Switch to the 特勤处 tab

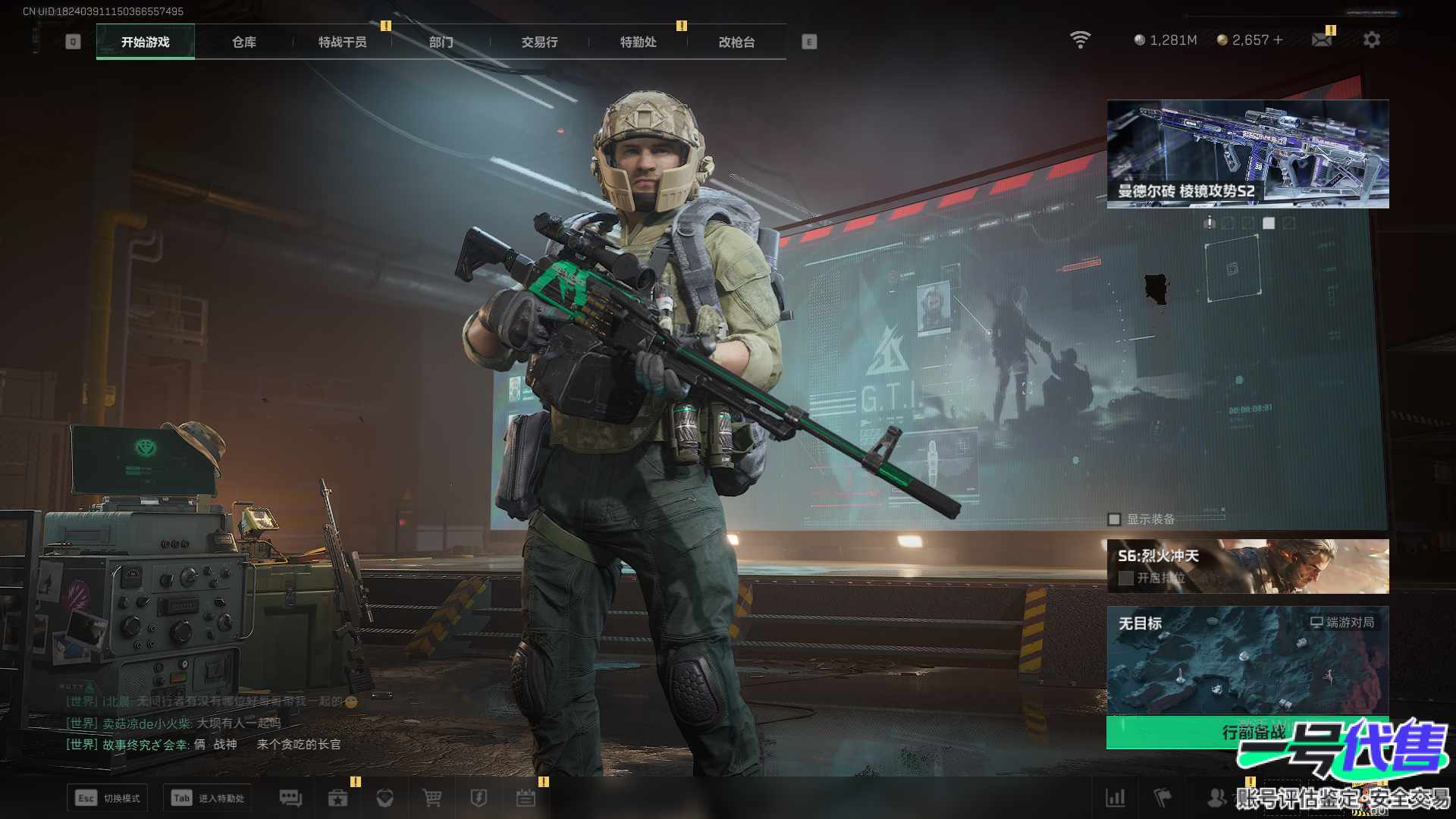638,42
